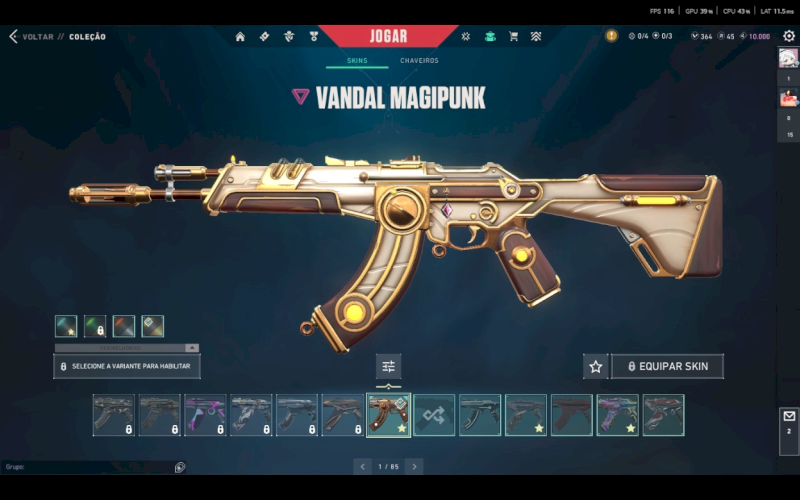
Task: Open the player avatar in the side panel
Action: 788,58
